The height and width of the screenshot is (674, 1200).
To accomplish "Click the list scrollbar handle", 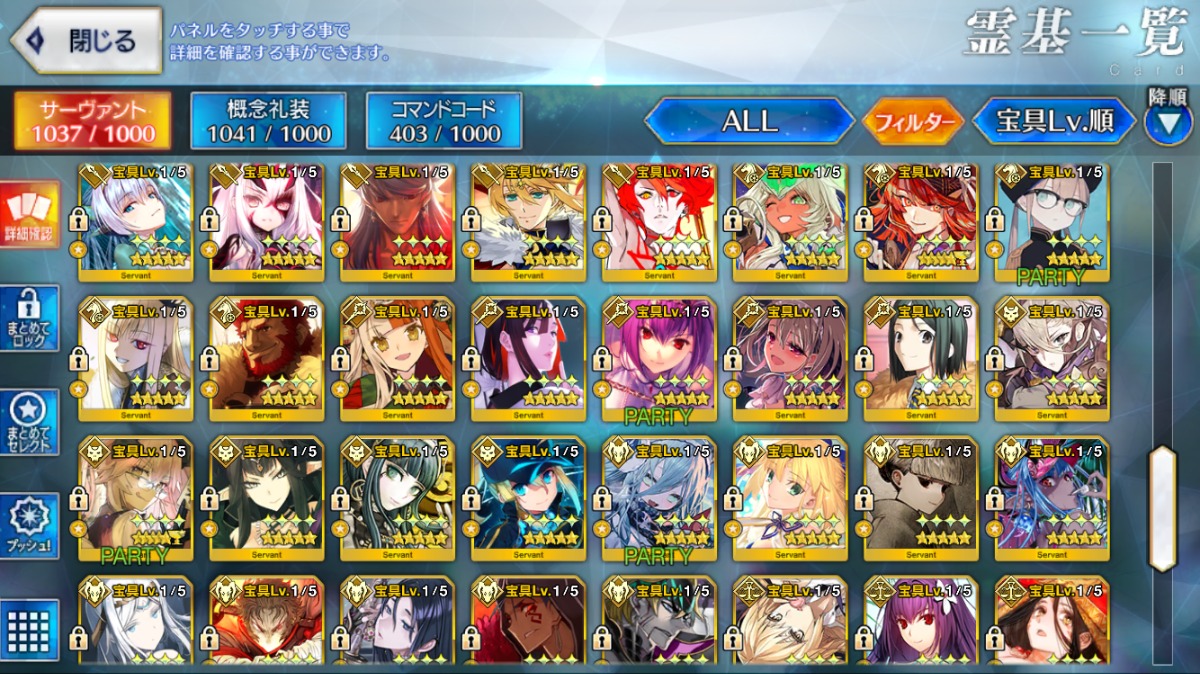I will [x=1162, y=508].
